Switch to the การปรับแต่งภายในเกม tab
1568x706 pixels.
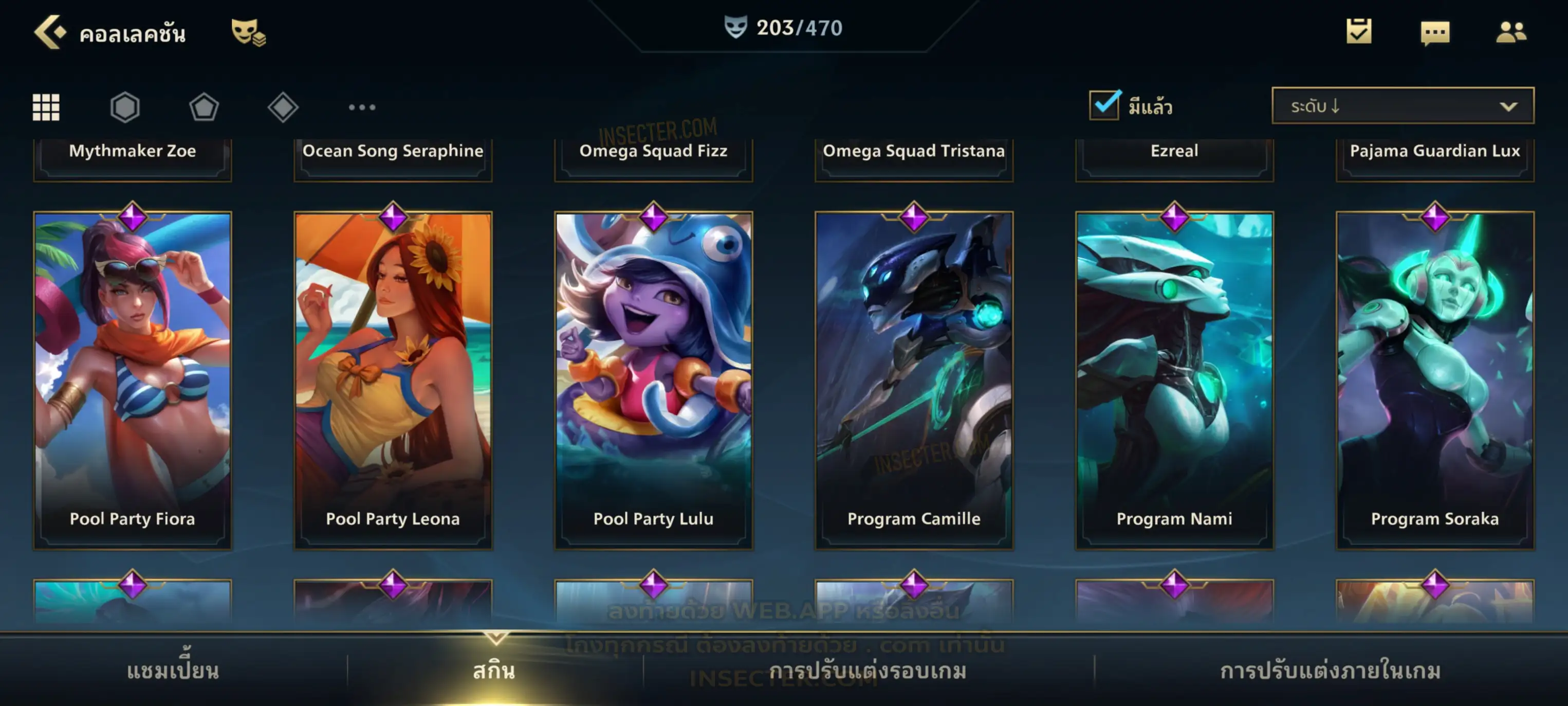[1331, 670]
